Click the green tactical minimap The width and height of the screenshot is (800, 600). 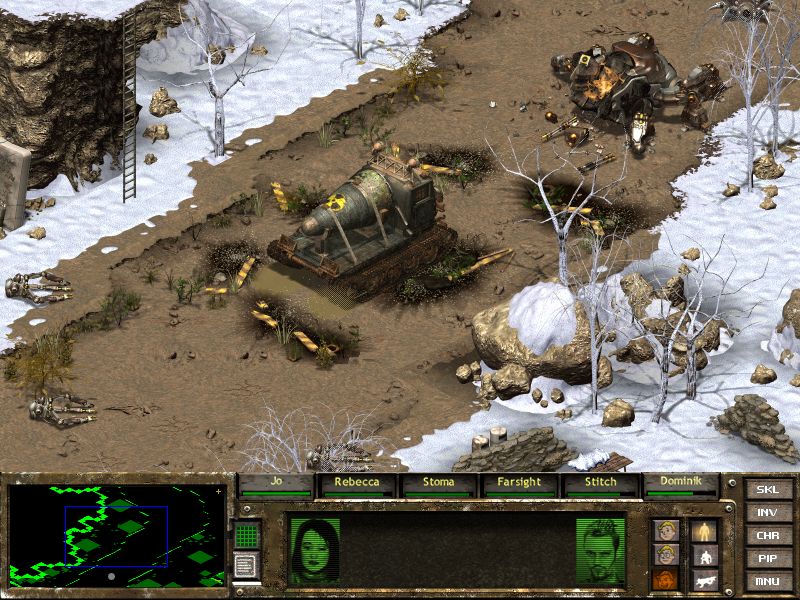coord(115,537)
